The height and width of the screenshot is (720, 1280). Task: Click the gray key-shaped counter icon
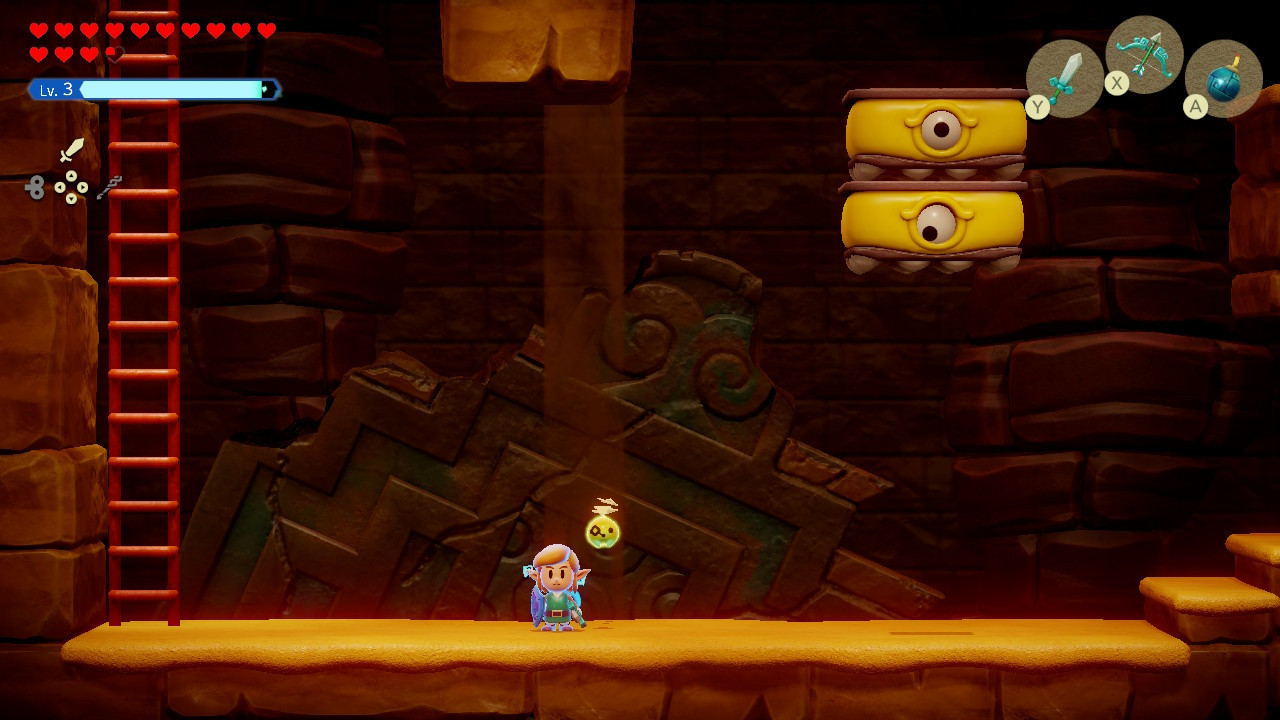point(36,187)
